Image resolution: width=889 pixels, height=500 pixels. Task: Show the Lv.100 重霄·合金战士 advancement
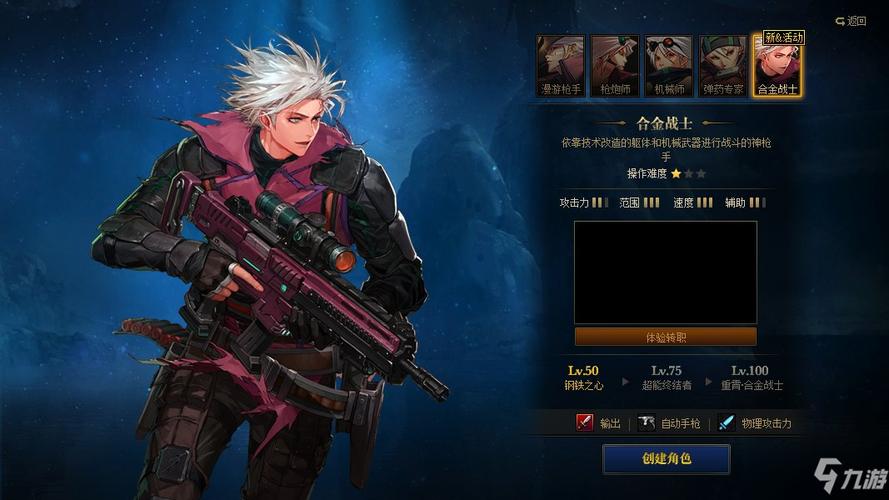751,377
